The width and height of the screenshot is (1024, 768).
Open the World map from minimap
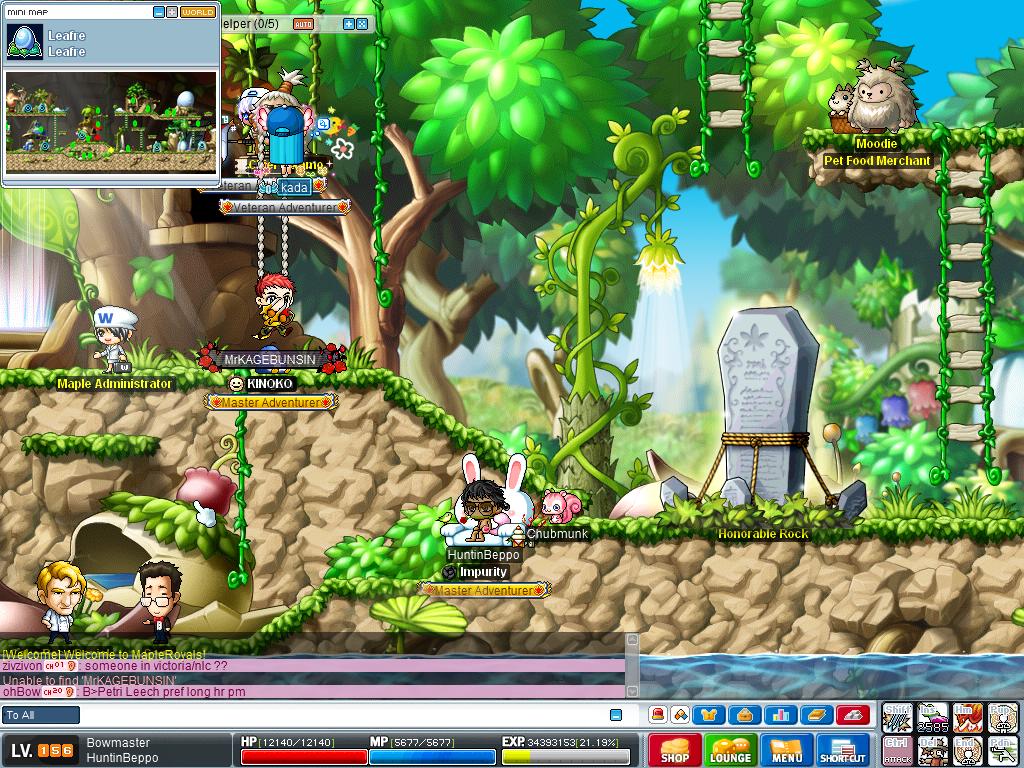pyautogui.click(x=198, y=12)
